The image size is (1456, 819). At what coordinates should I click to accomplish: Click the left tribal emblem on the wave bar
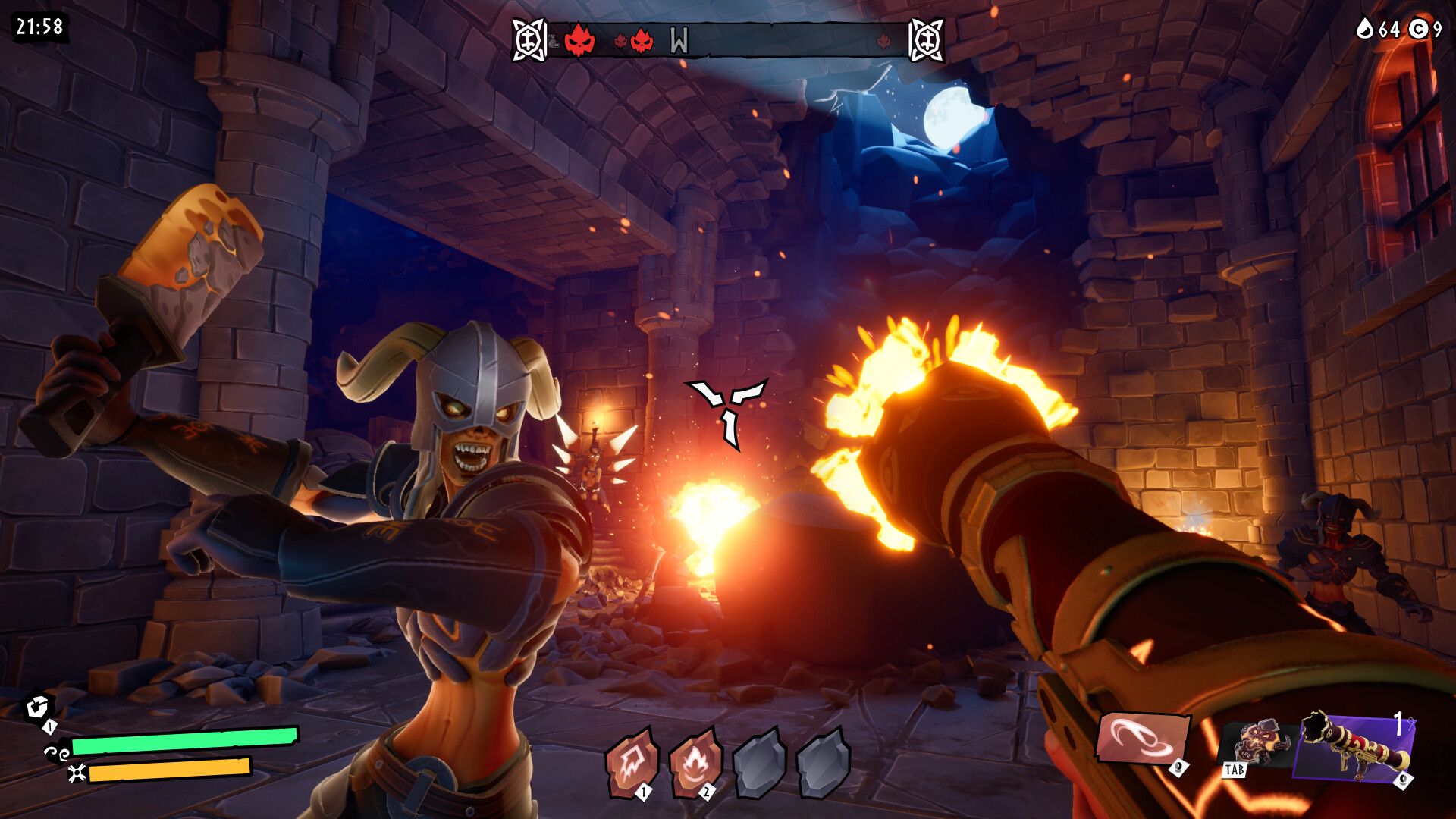point(529,39)
